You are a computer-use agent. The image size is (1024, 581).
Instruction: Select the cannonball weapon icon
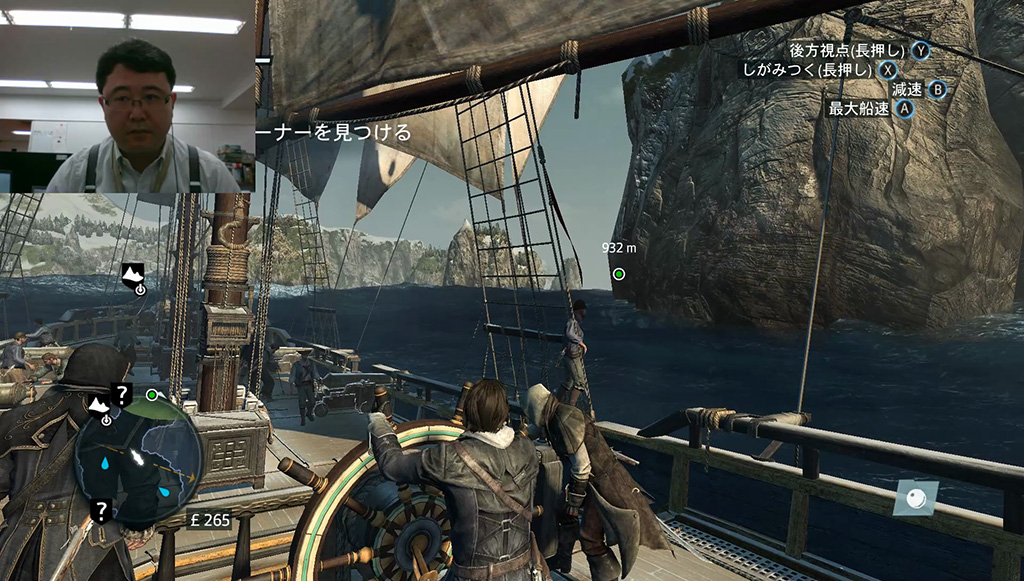917,497
